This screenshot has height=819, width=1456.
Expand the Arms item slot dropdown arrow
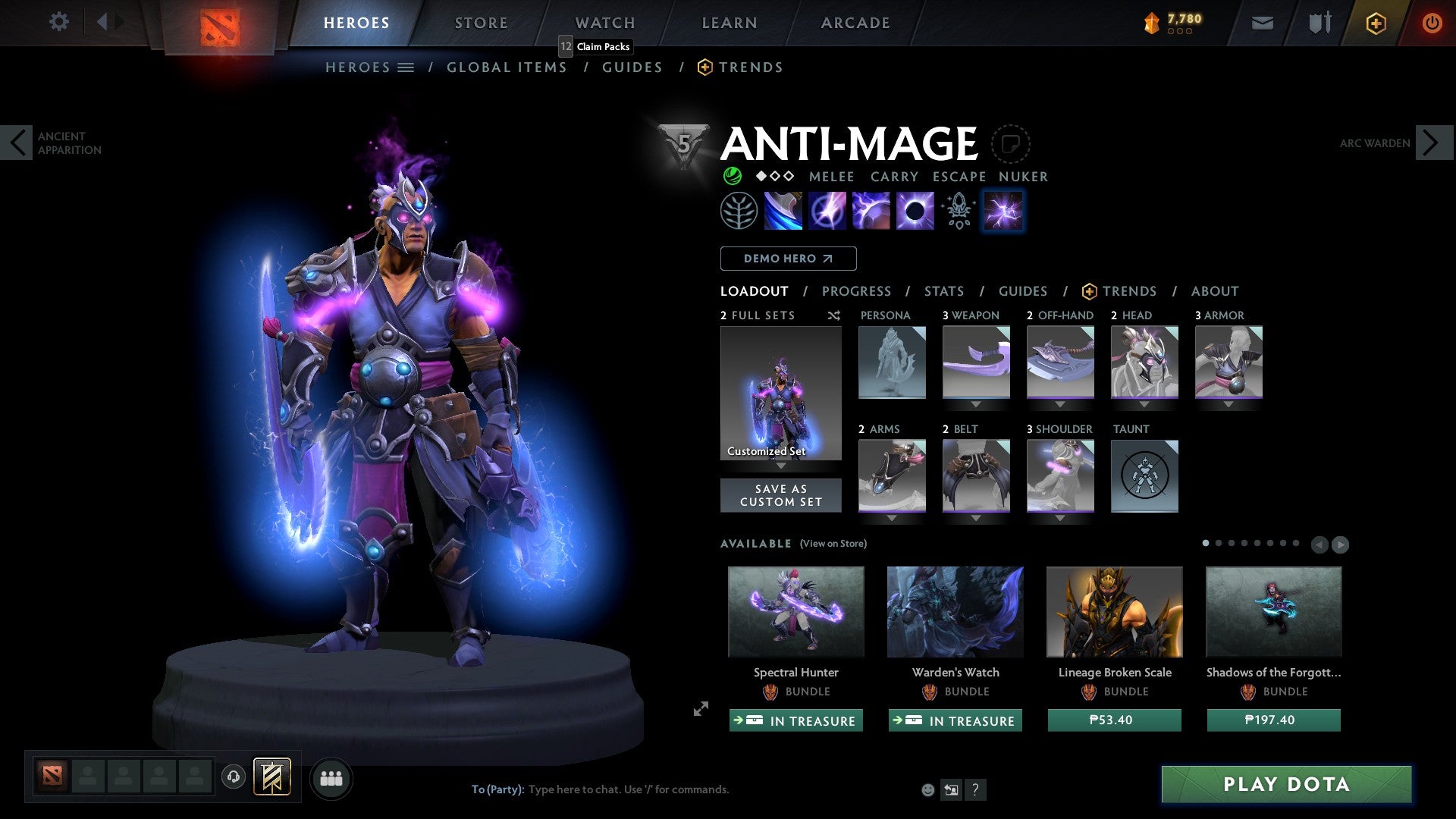pyautogui.click(x=892, y=518)
